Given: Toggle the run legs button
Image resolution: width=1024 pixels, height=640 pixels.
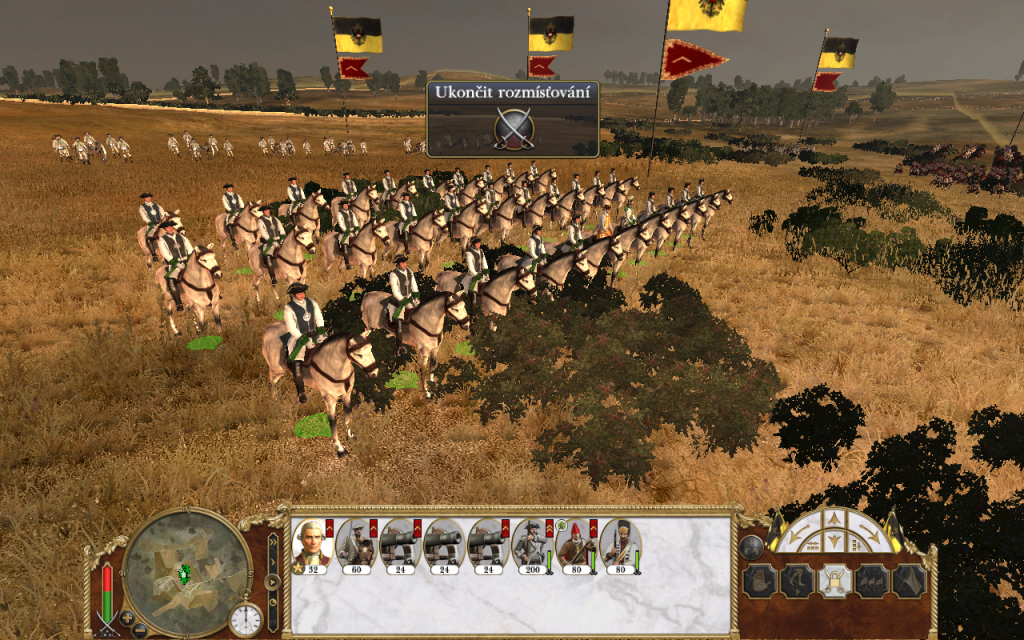Looking at the screenshot, I should click(796, 581).
